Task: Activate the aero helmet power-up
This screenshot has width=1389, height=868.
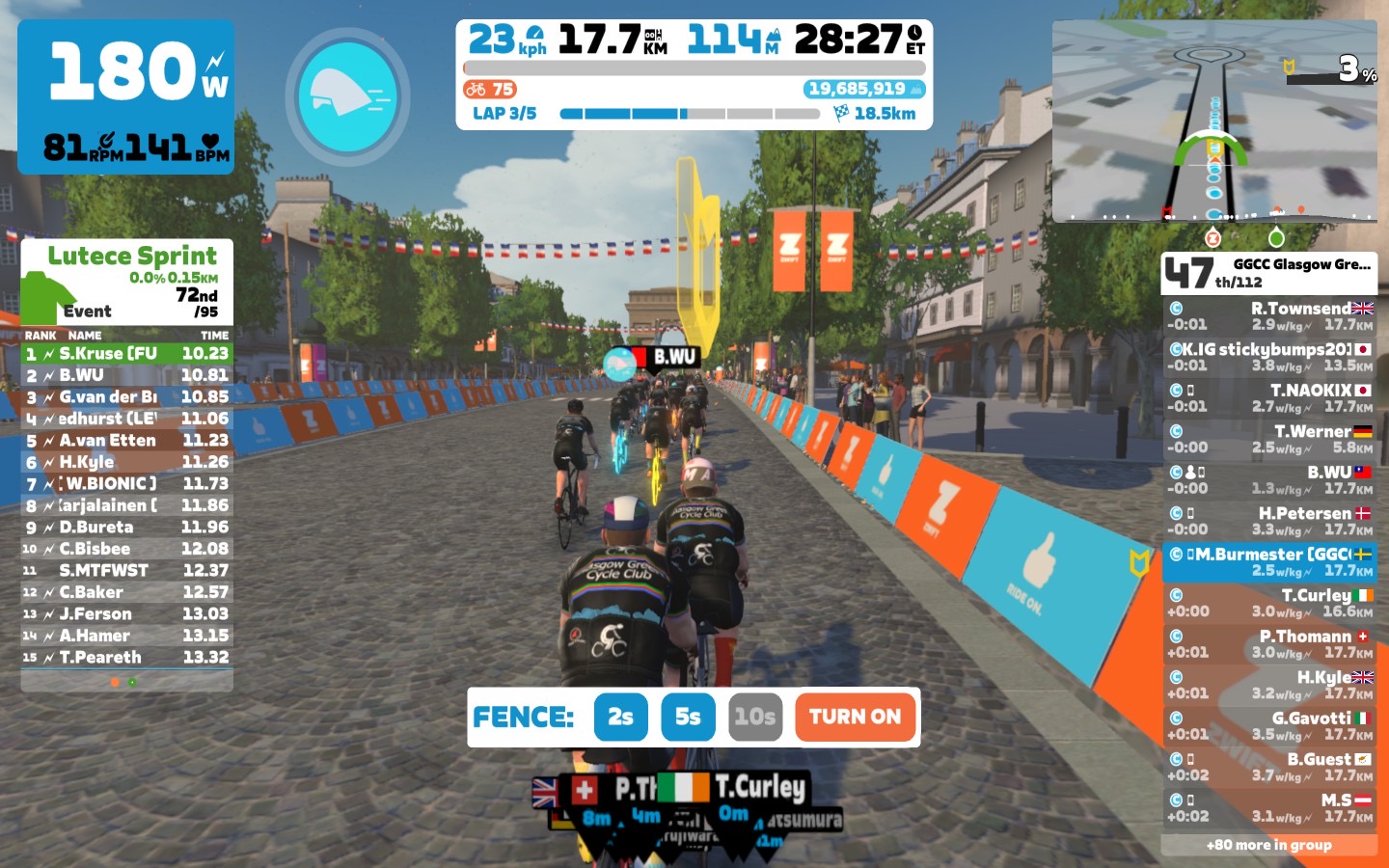Action: 347,96
